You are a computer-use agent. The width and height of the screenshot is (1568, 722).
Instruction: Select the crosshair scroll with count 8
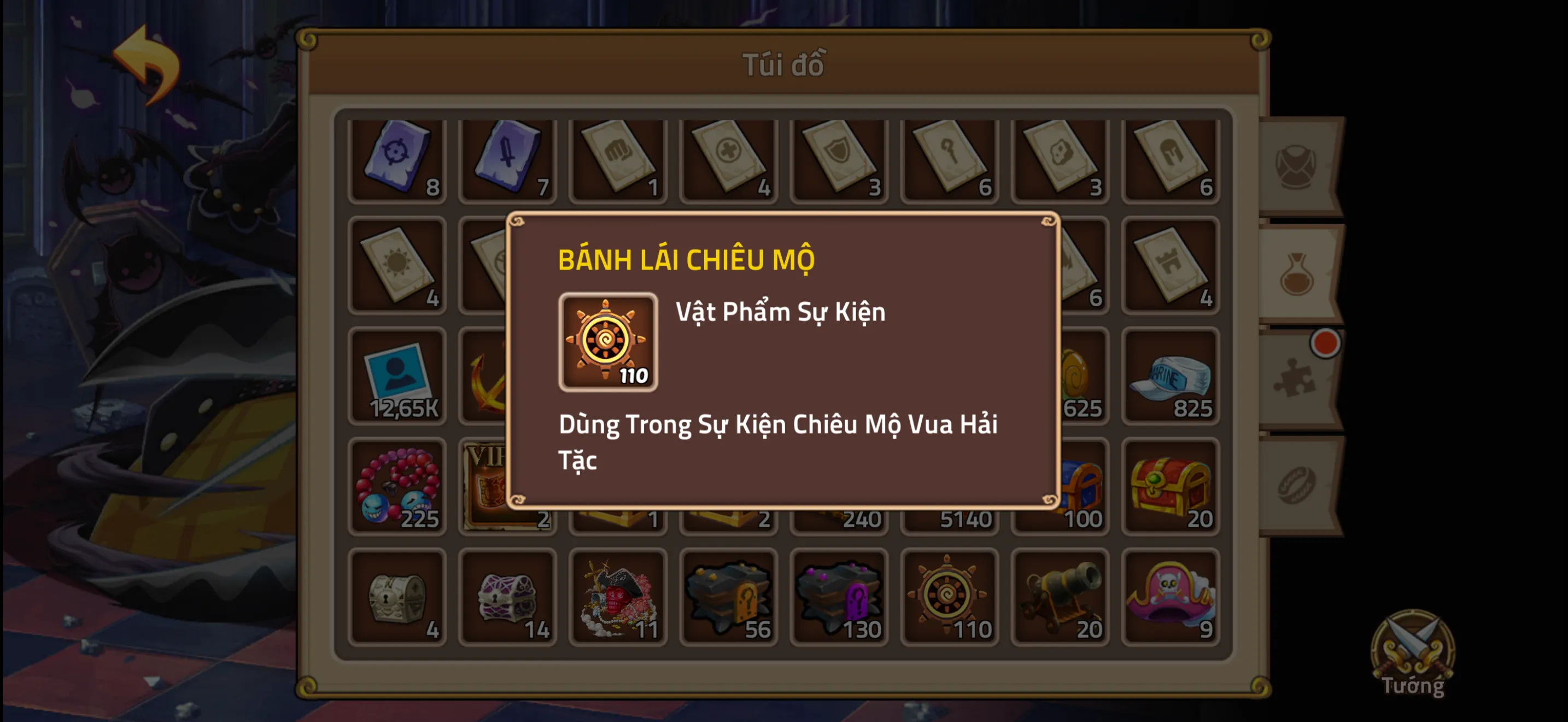tap(397, 160)
